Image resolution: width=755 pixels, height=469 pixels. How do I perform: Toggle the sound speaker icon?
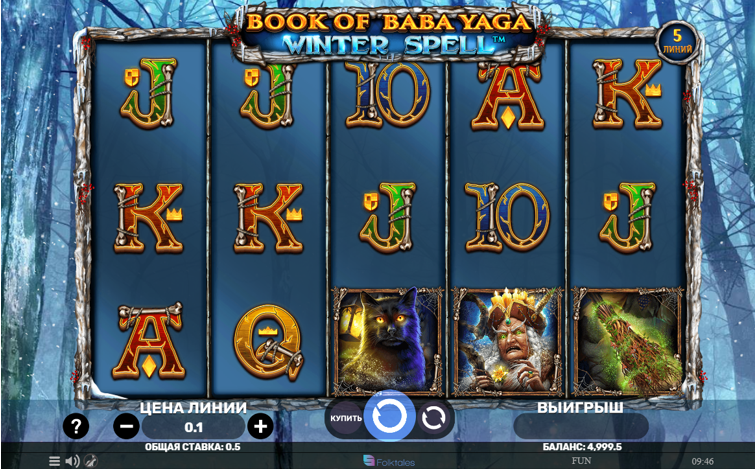coord(72,461)
